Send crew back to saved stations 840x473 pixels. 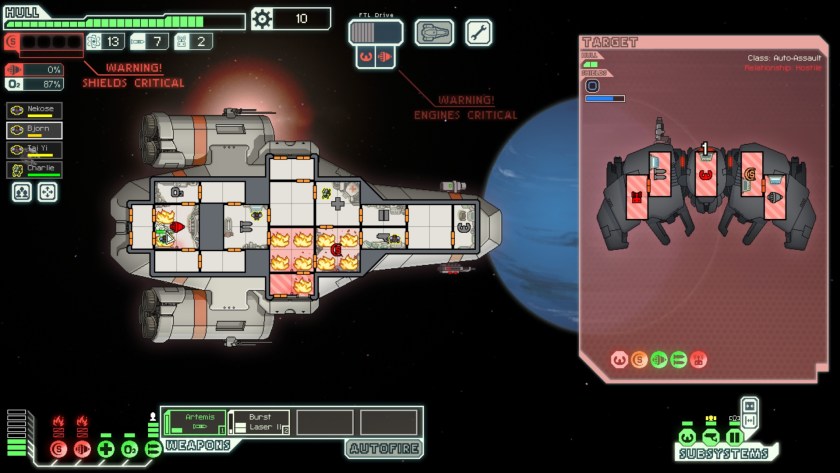pos(47,191)
